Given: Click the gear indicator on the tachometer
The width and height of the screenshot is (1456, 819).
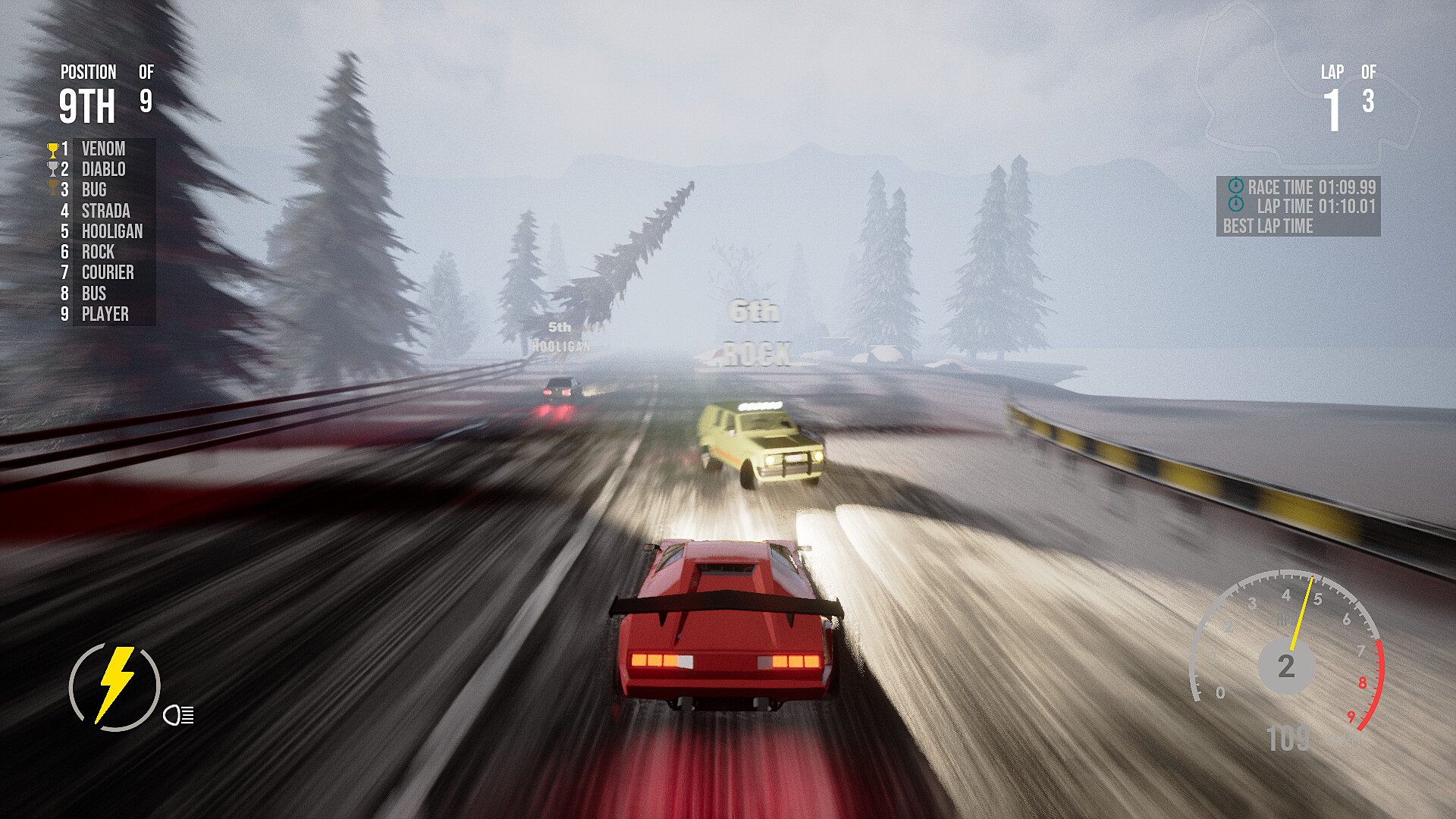Looking at the screenshot, I should [x=1287, y=667].
